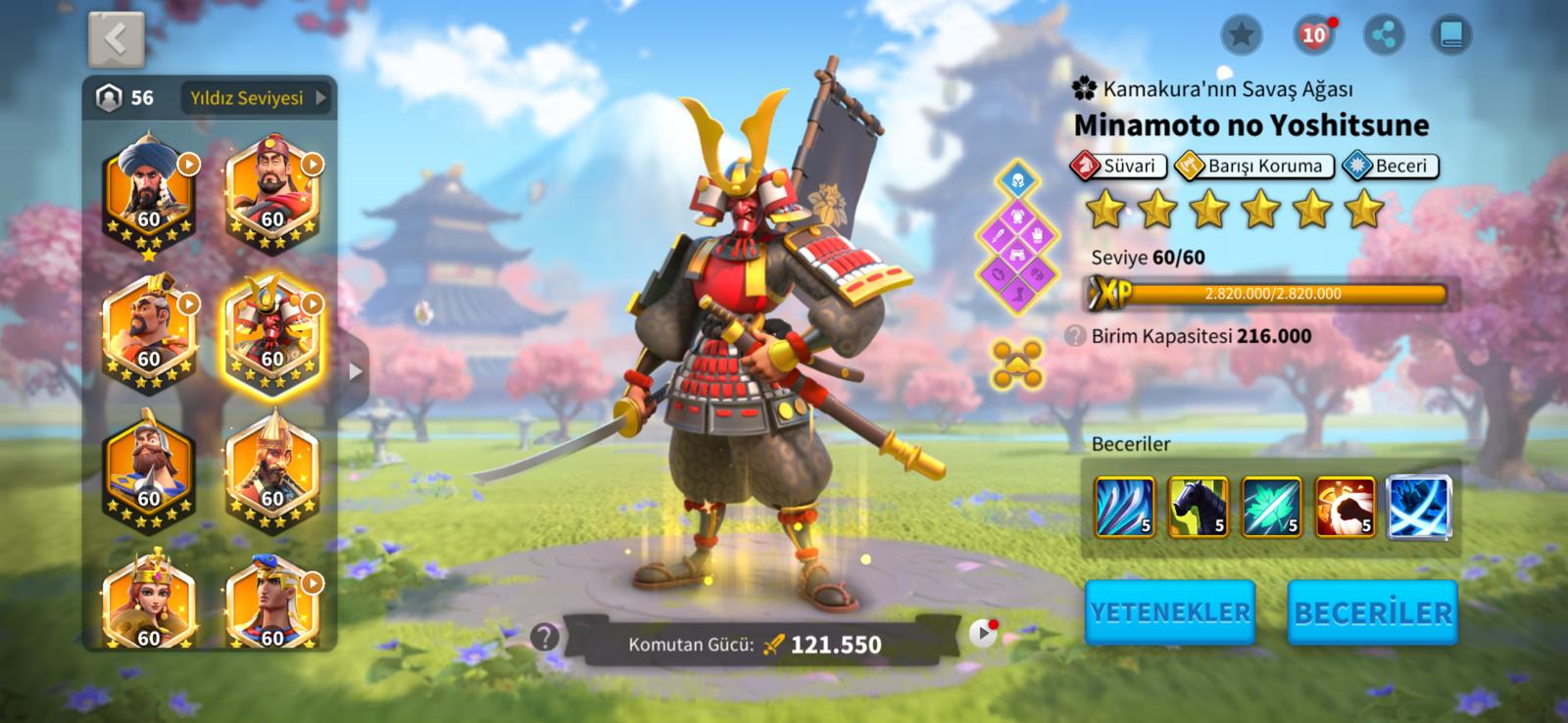
Task: Play the commander preview video
Action: tap(982, 634)
